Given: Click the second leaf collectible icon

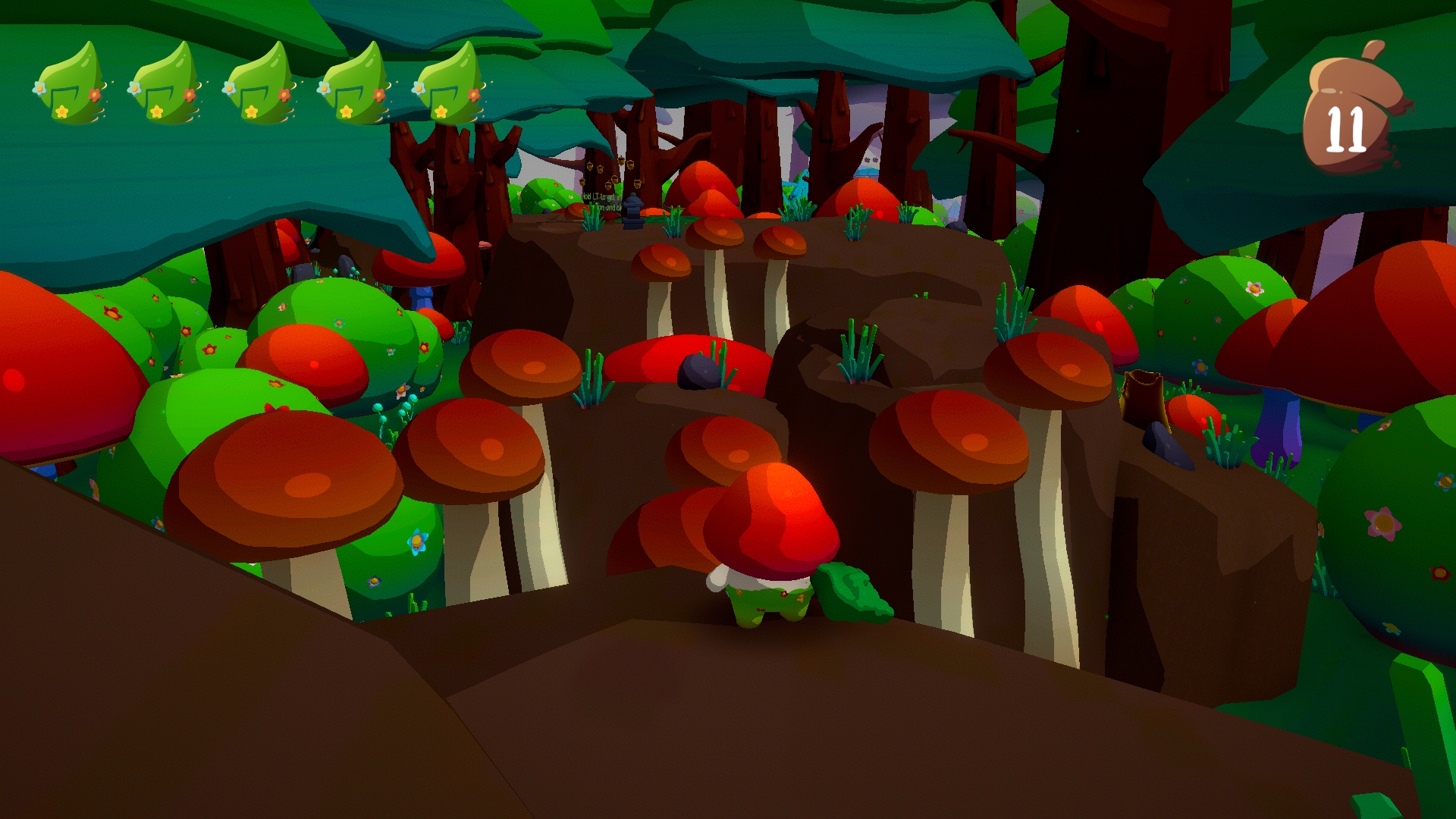Looking at the screenshot, I should click(167, 87).
